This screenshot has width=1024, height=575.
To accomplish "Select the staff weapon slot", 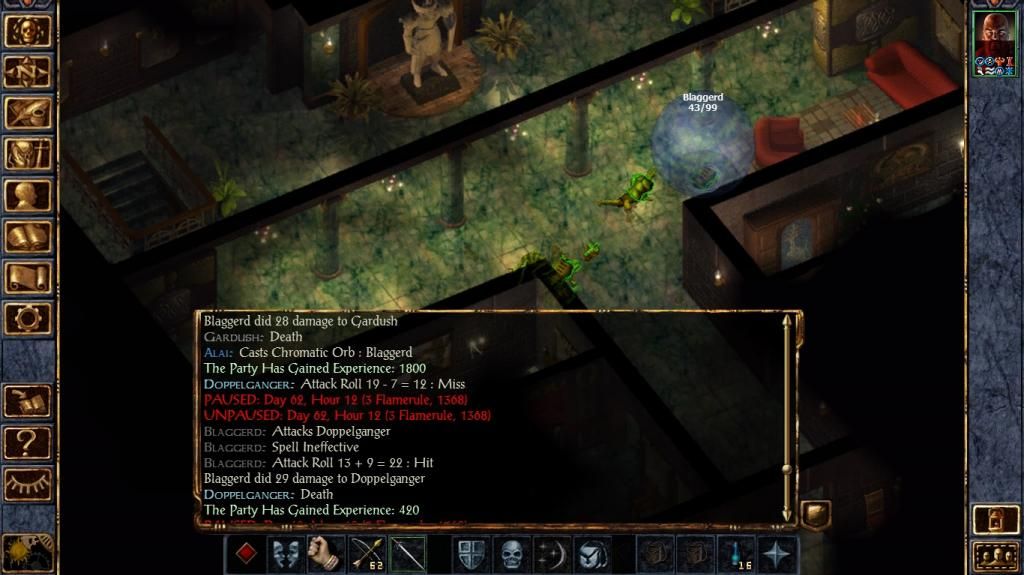I will [x=408, y=554].
